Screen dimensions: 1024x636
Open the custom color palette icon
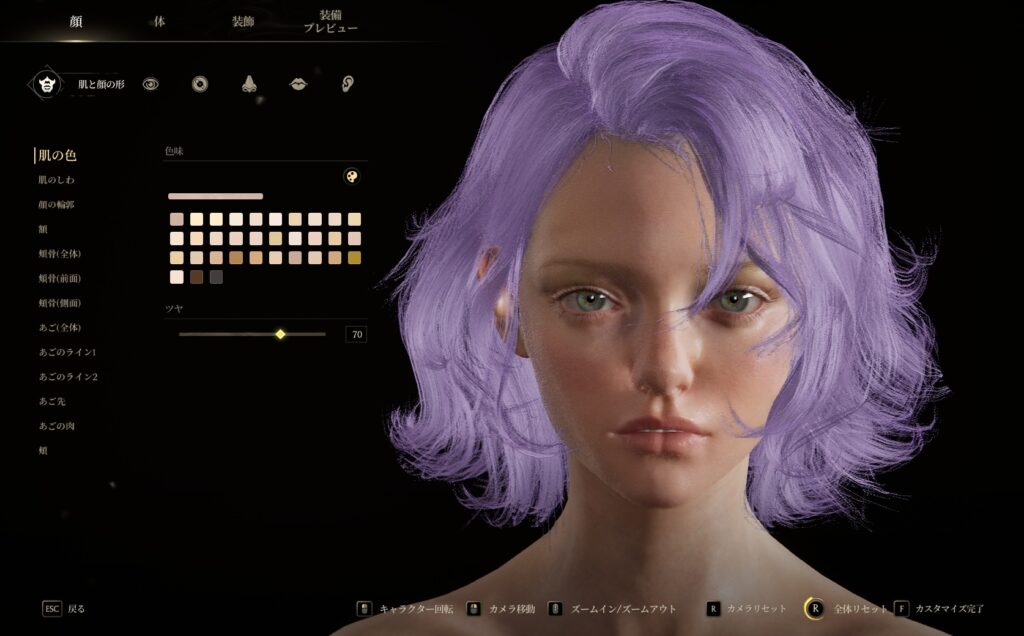[x=350, y=176]
